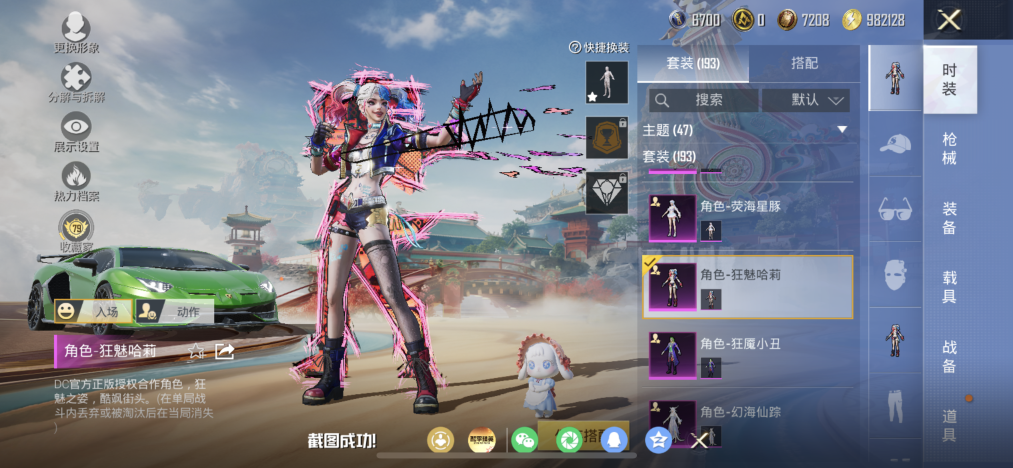
Task: Close the wardrobe with the top-right X
Action: [950, 19]
